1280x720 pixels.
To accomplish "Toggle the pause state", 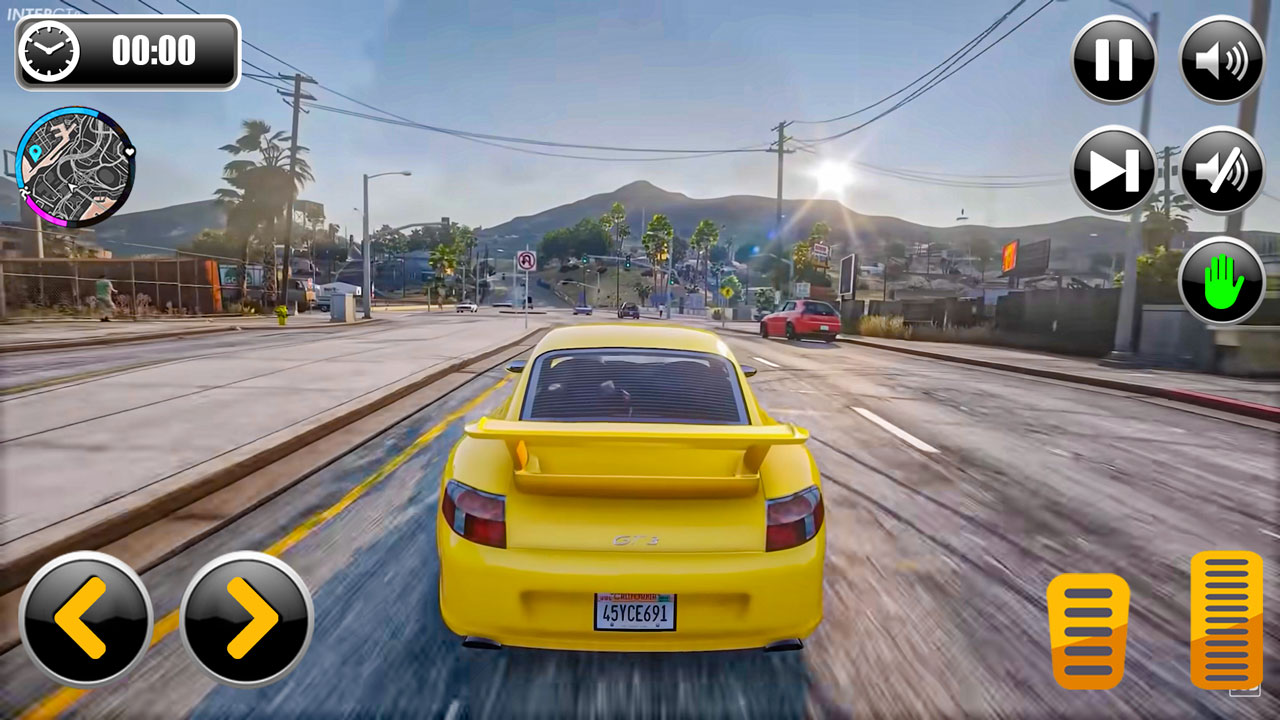I will click(x=1113, y=58).
